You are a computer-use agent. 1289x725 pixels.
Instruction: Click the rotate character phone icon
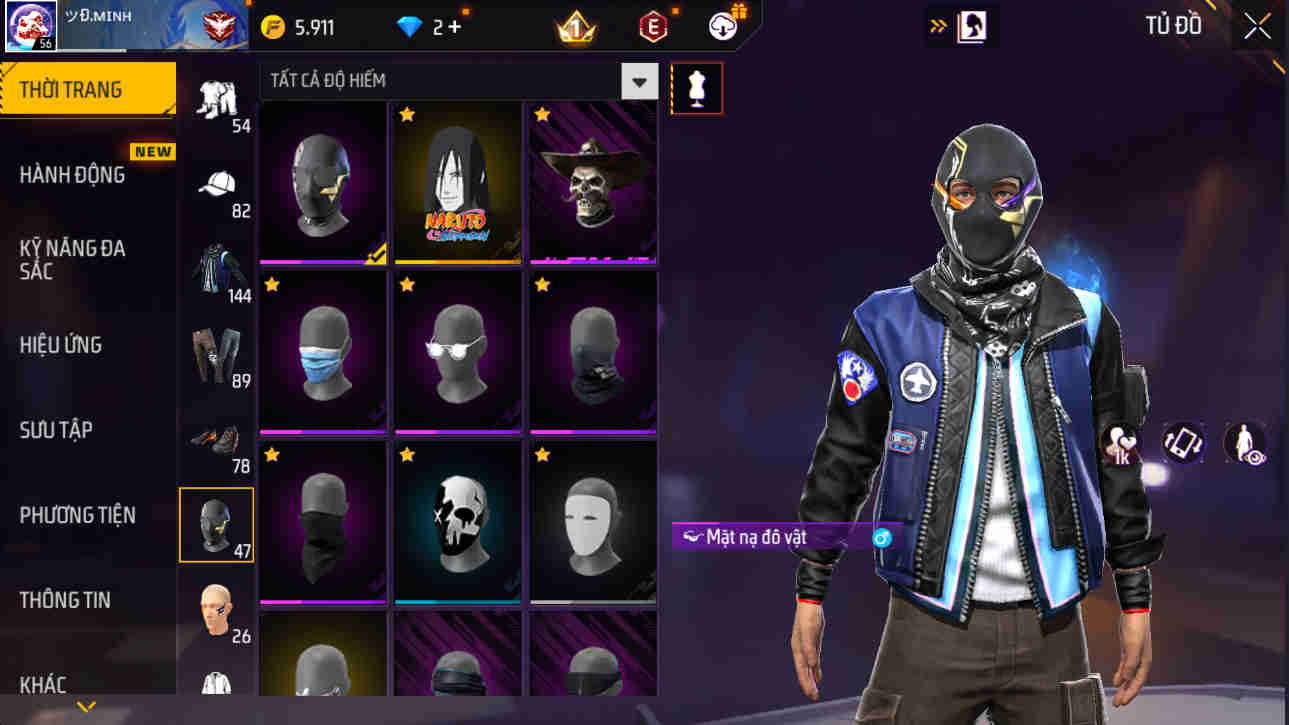1183,444
